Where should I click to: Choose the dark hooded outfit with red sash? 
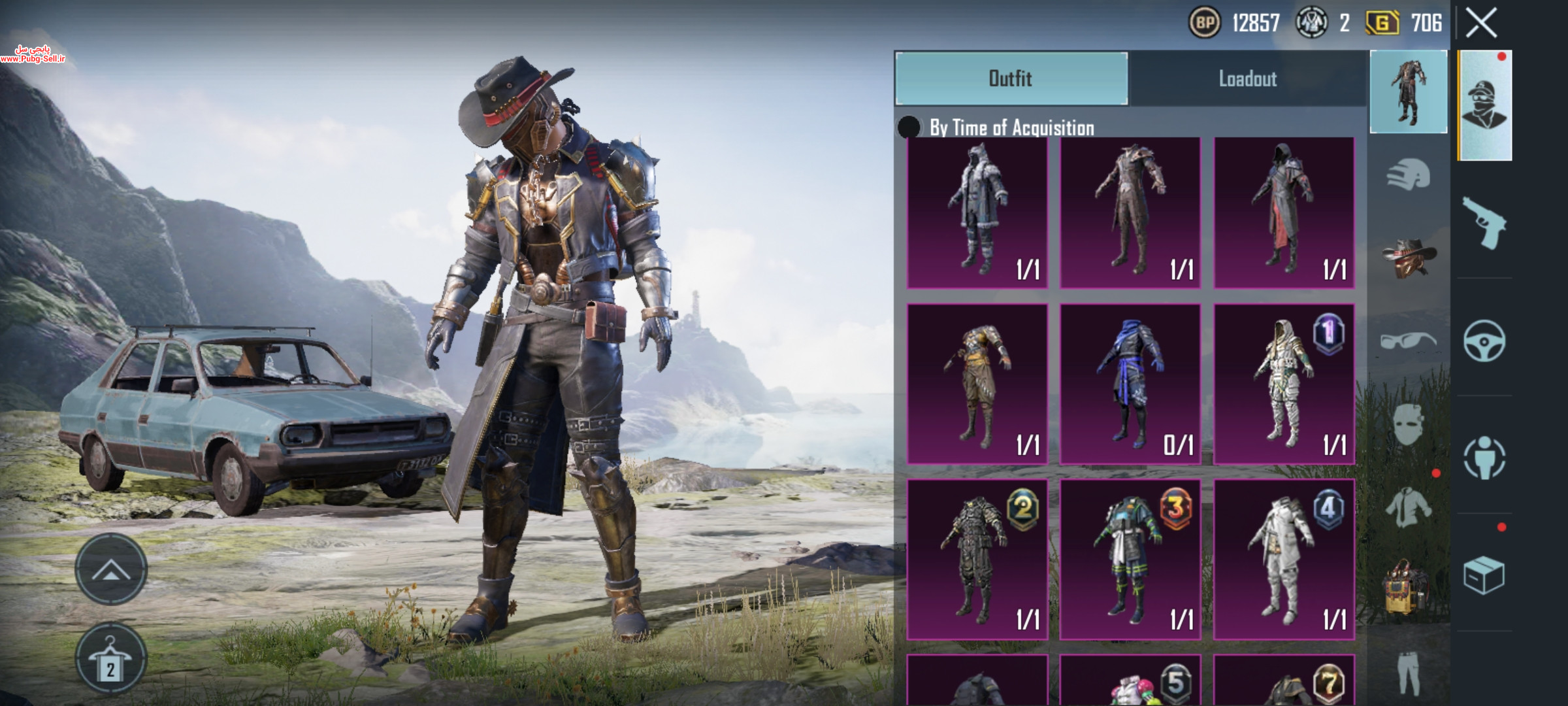click(1283, 212)
